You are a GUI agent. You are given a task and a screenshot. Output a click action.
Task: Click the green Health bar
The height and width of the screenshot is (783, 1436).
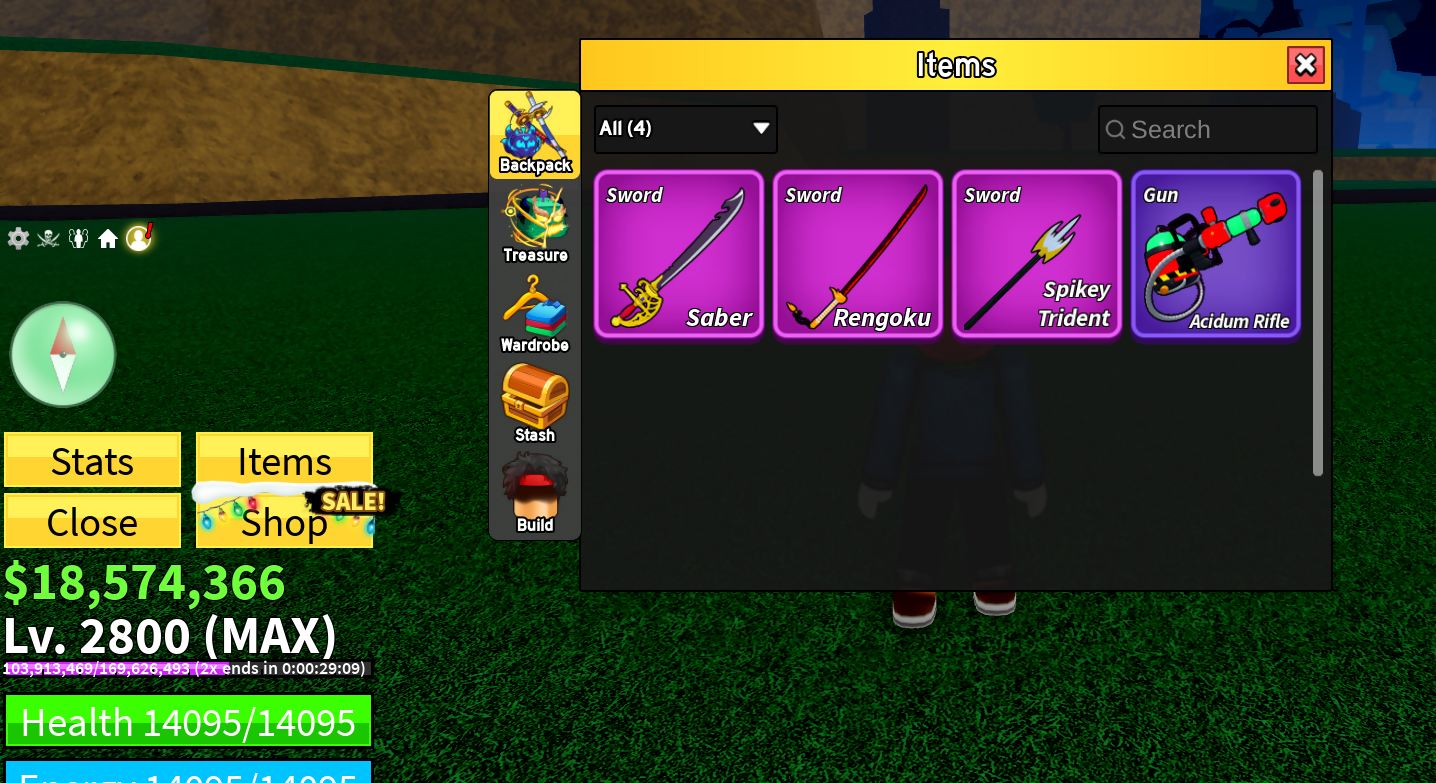click(x=188, y=720)
